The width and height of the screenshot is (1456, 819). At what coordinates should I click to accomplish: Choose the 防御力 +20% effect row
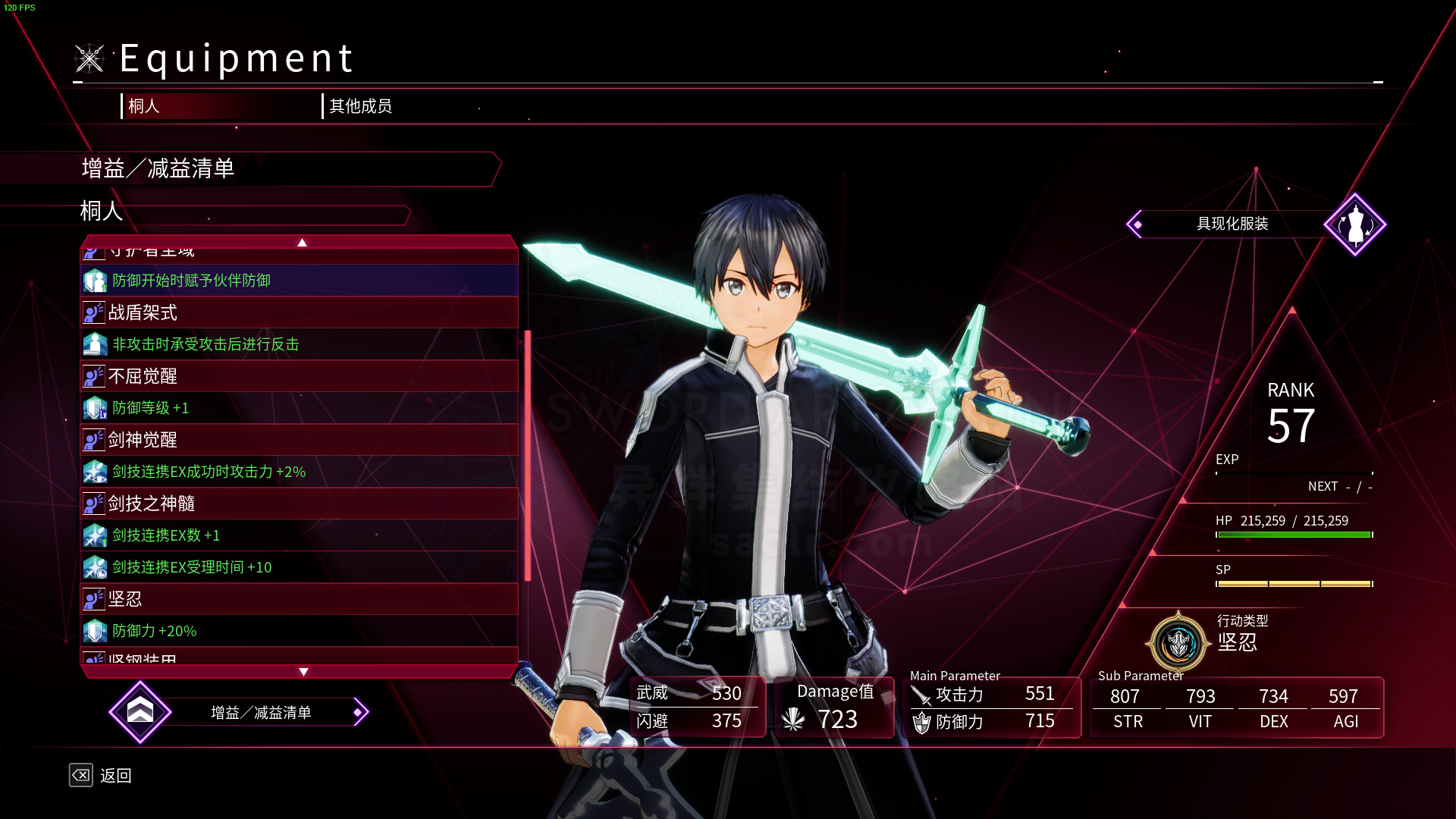click(299, 631)
